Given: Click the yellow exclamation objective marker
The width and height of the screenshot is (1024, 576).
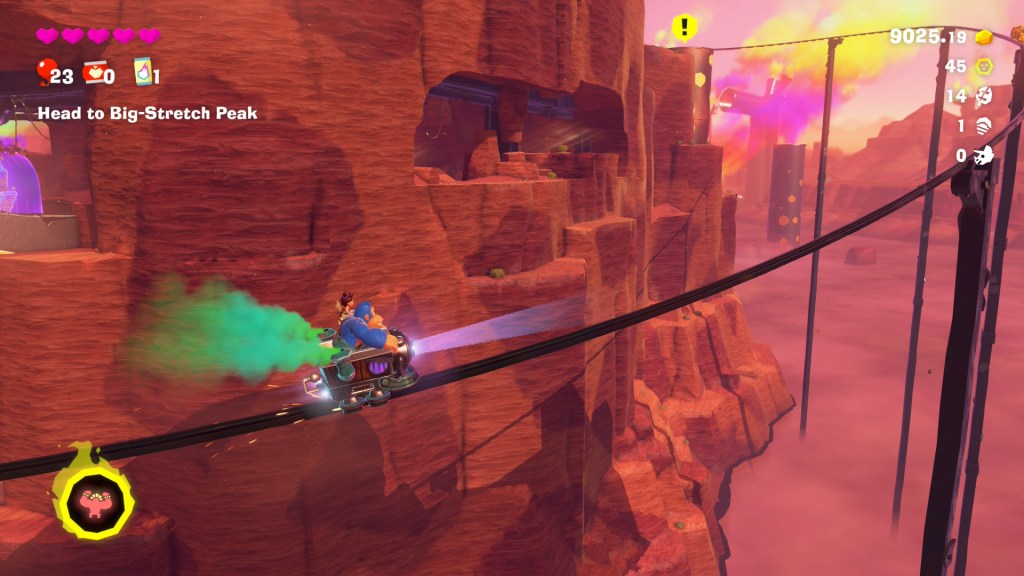Looking at the screenshot, I should [683, 27].
